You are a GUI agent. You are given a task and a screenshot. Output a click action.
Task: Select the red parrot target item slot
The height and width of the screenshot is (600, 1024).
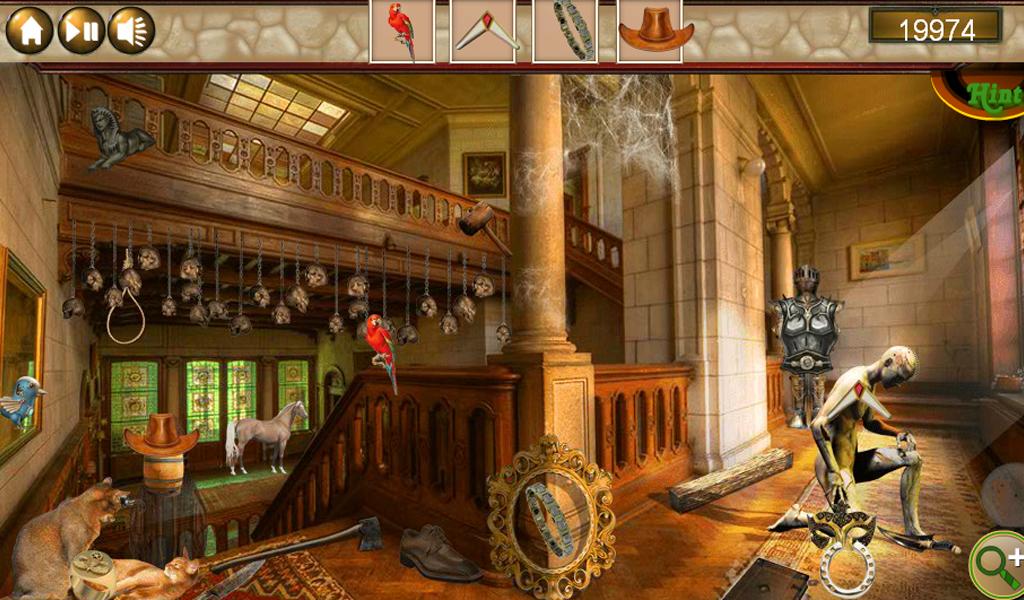402,31
